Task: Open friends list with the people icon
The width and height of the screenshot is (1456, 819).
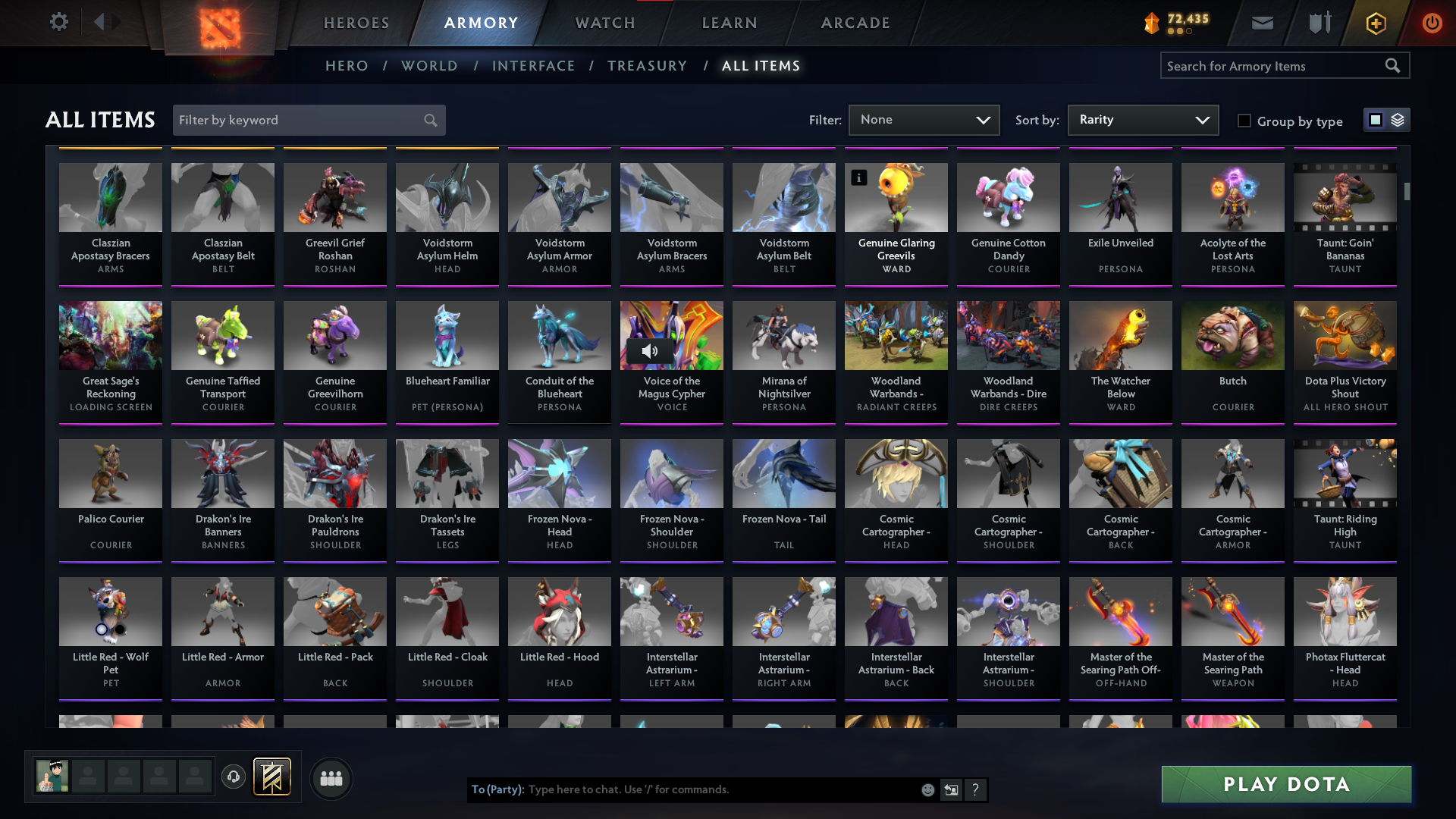Action: tap(331, 777)
